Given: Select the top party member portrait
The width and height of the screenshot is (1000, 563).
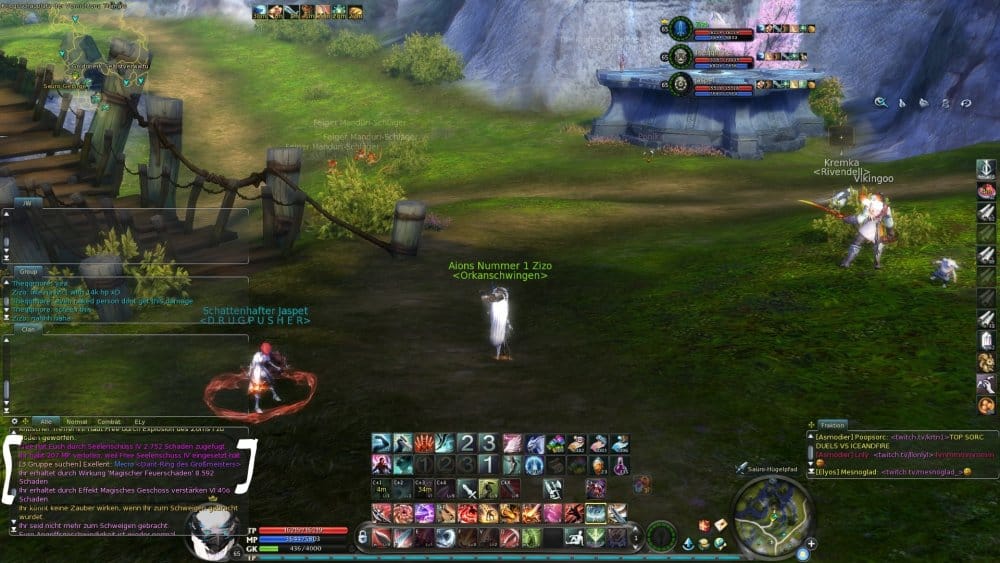Looking at the screenshot, I should [x=681, y=28].
